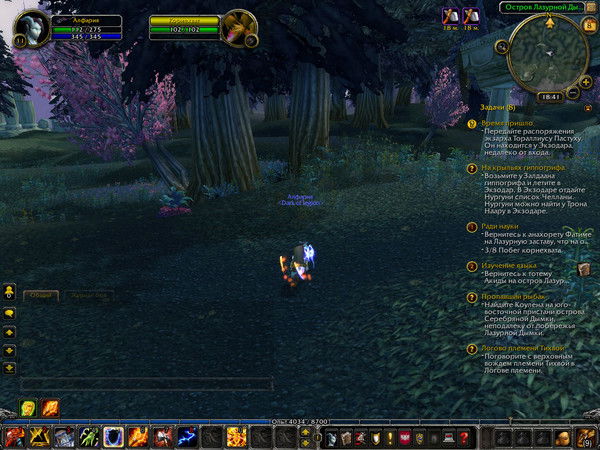Click the zone name Остров Лазурной Дымки
Viewport: 600px width, 450px height.
(539, 7)
